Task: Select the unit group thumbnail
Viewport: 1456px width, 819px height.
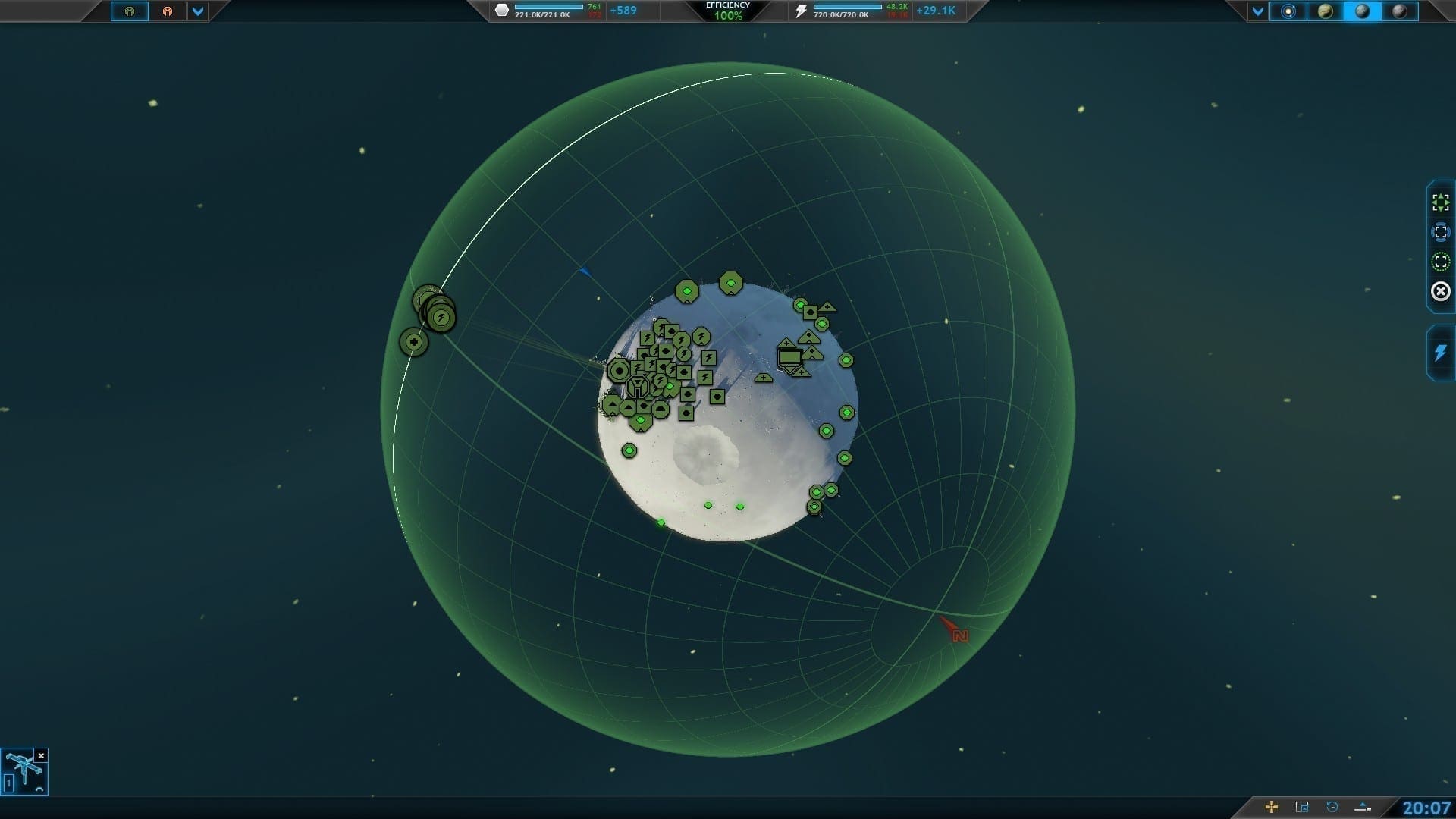Action: point(24,772)
